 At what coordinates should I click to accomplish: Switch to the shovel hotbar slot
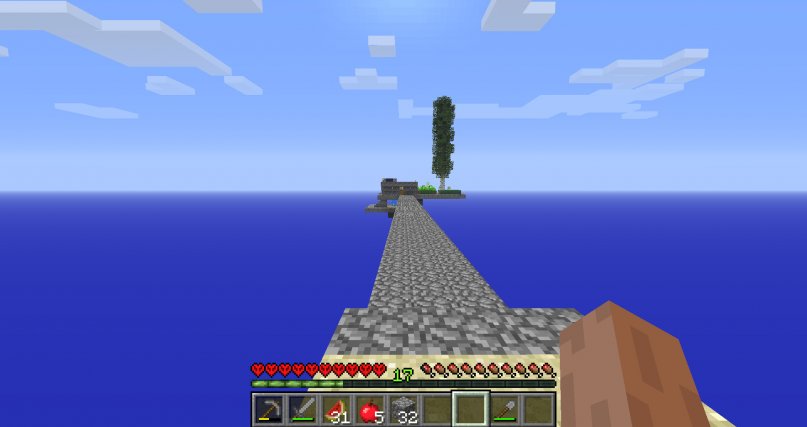[x=504, y=409]
